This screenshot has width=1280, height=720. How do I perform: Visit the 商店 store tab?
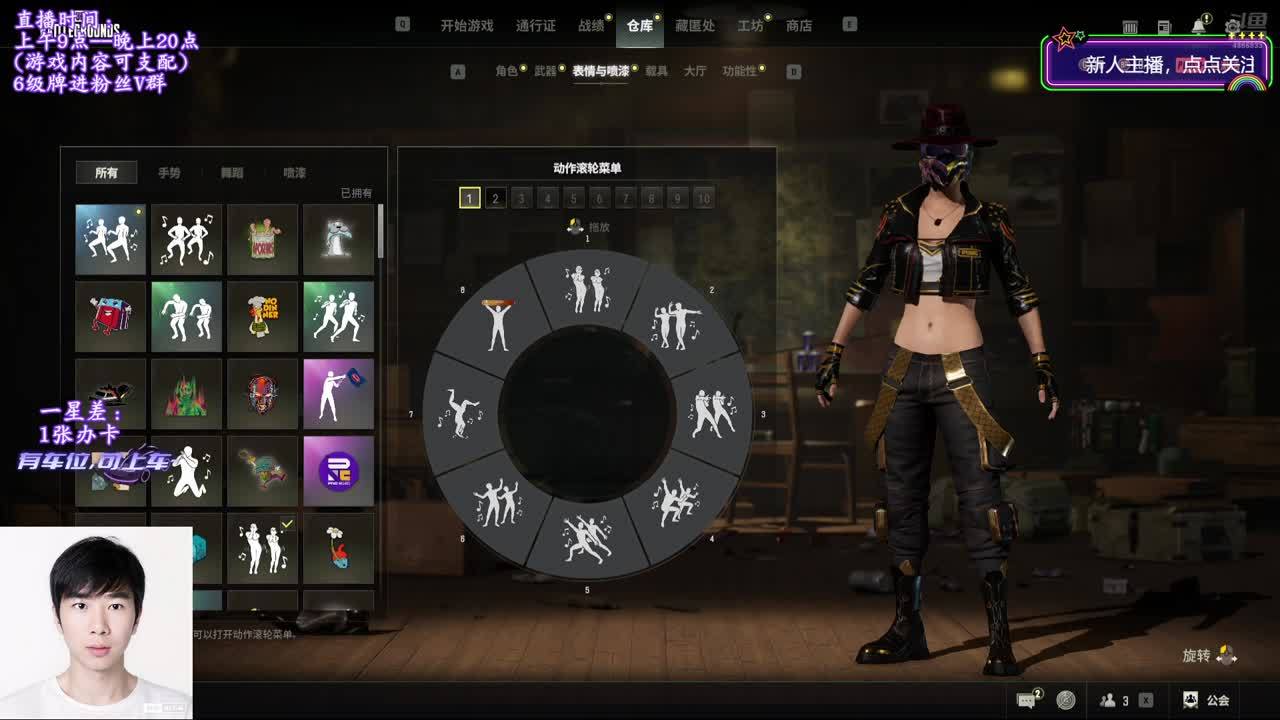[799, 26]
